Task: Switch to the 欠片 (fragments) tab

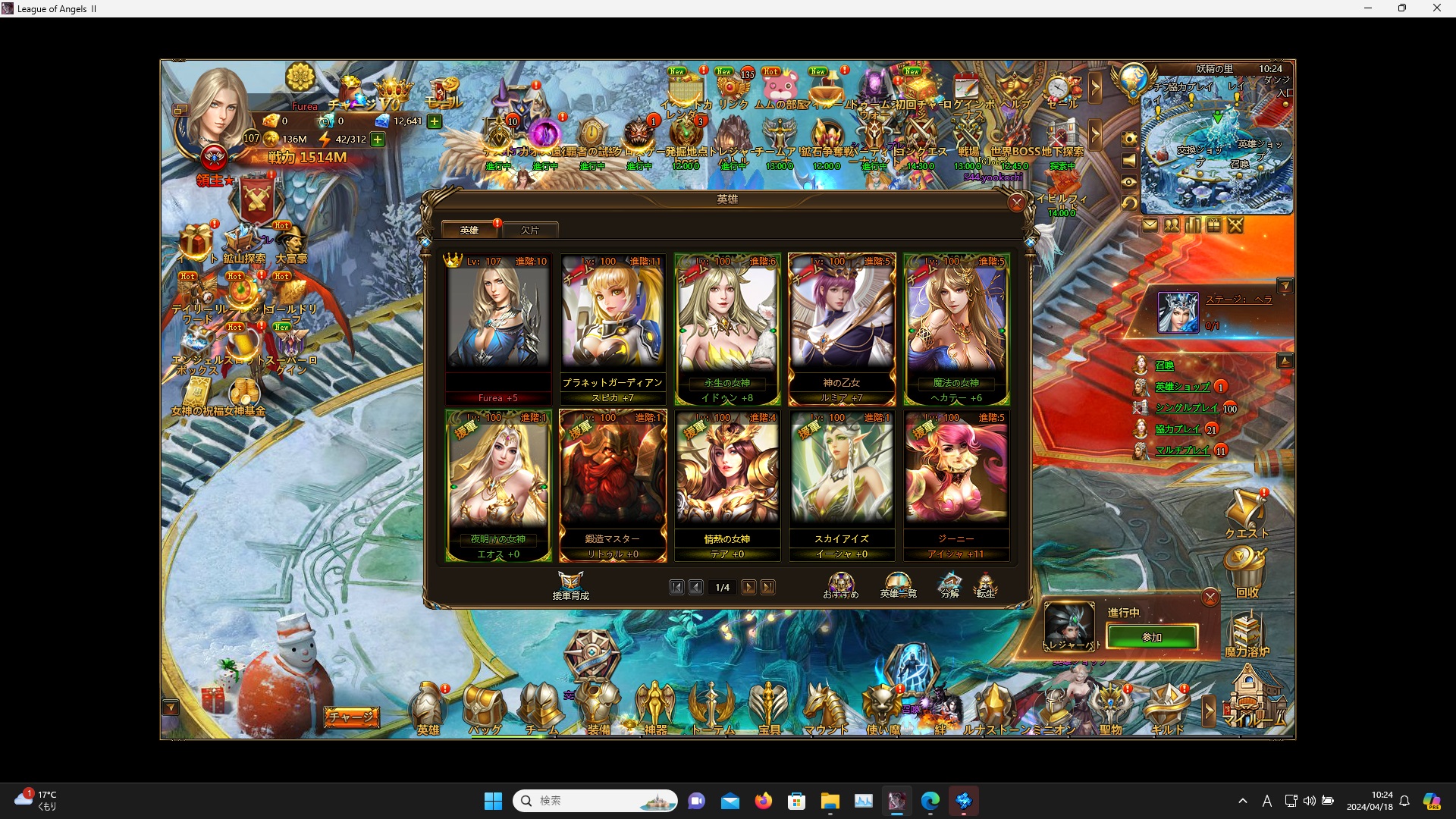Action: 531,230
